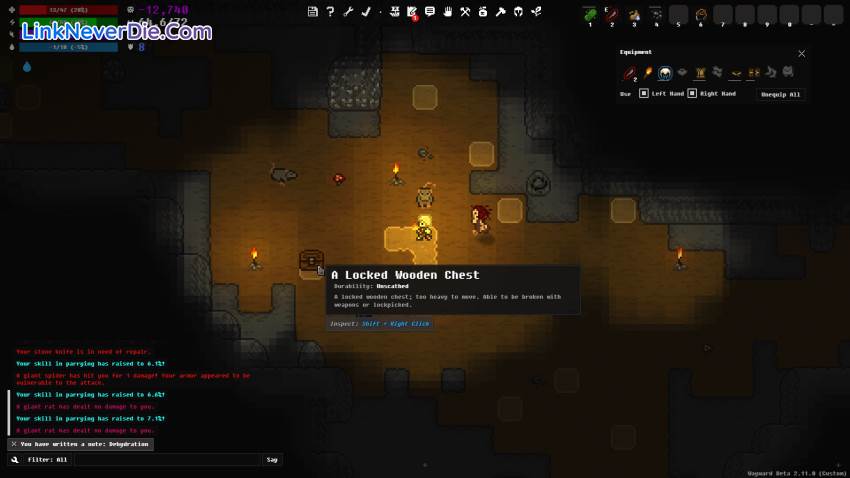Open the help question mark menu
The height and width of the screenshot is (478, 850).
point(330,12)
